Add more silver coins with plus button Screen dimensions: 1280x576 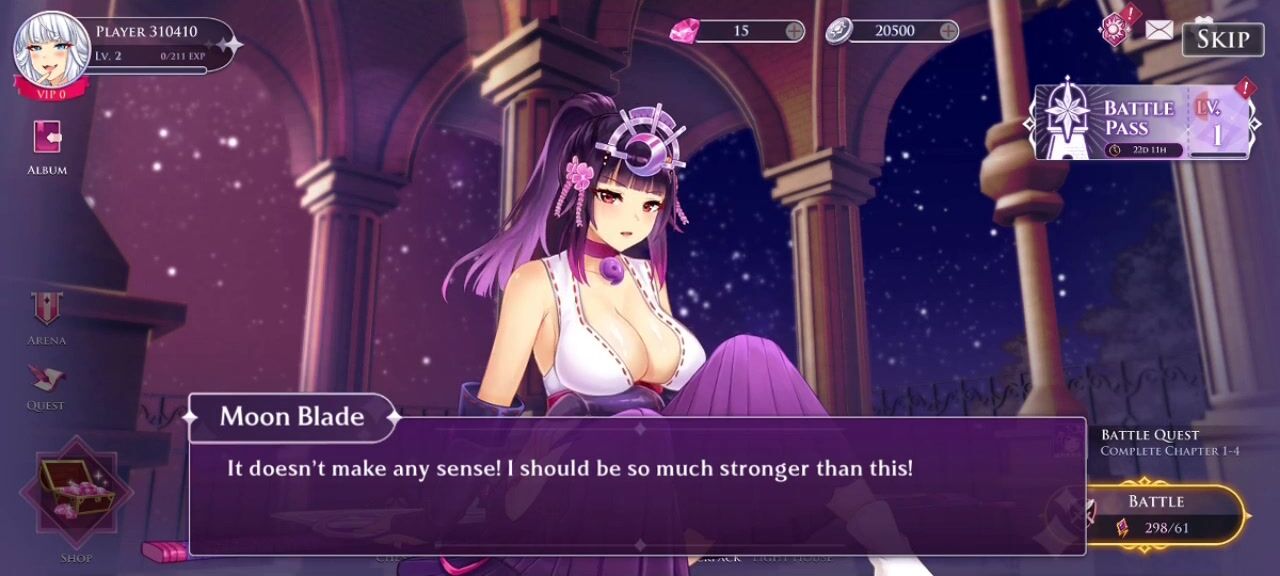[949, 31]
